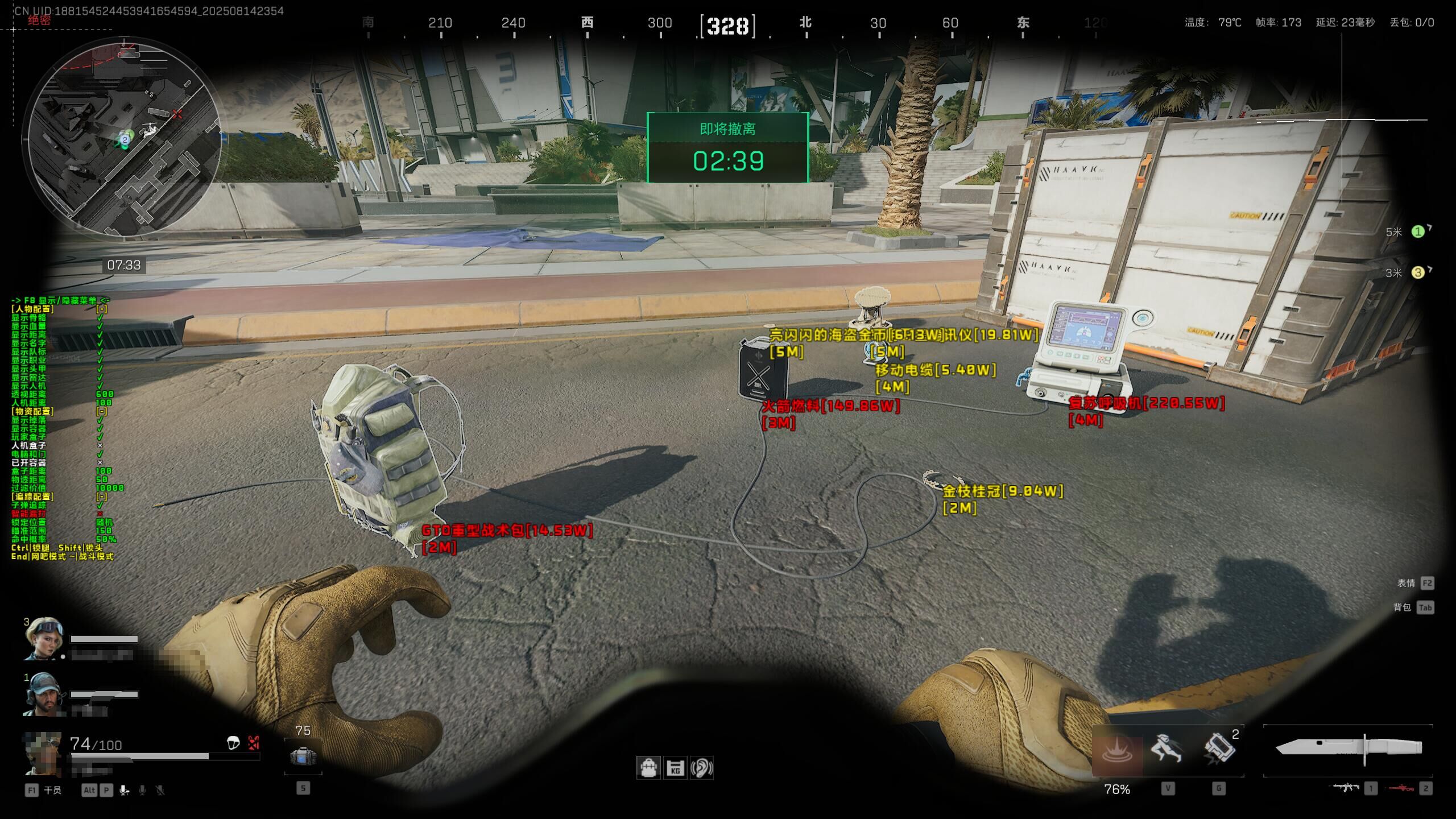Click the ear hearing status icon

(702, 768)
